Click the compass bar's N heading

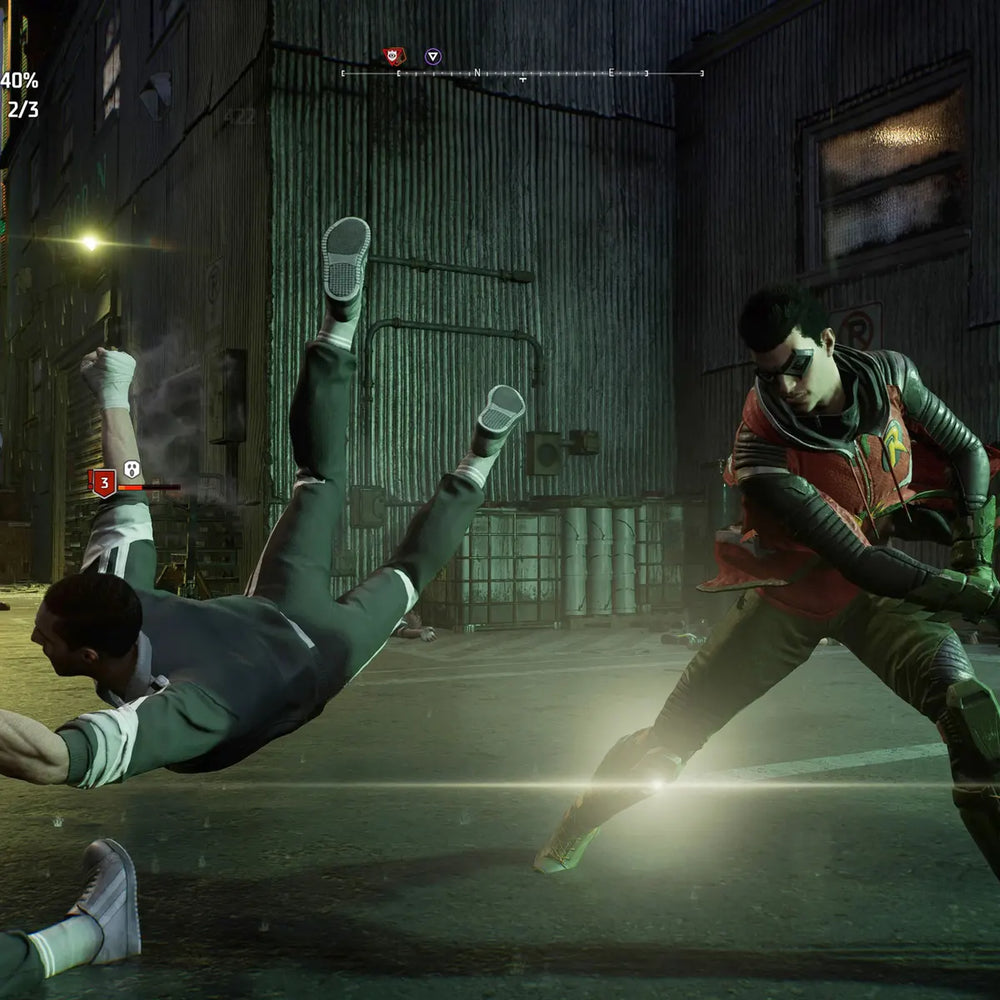478,73
